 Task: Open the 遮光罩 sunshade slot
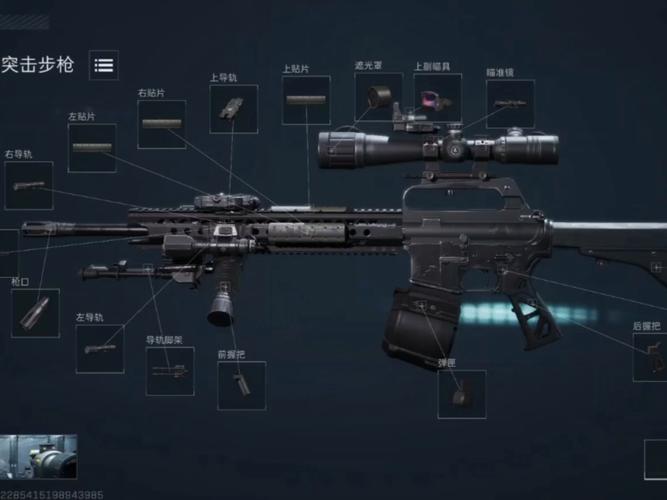378,97
